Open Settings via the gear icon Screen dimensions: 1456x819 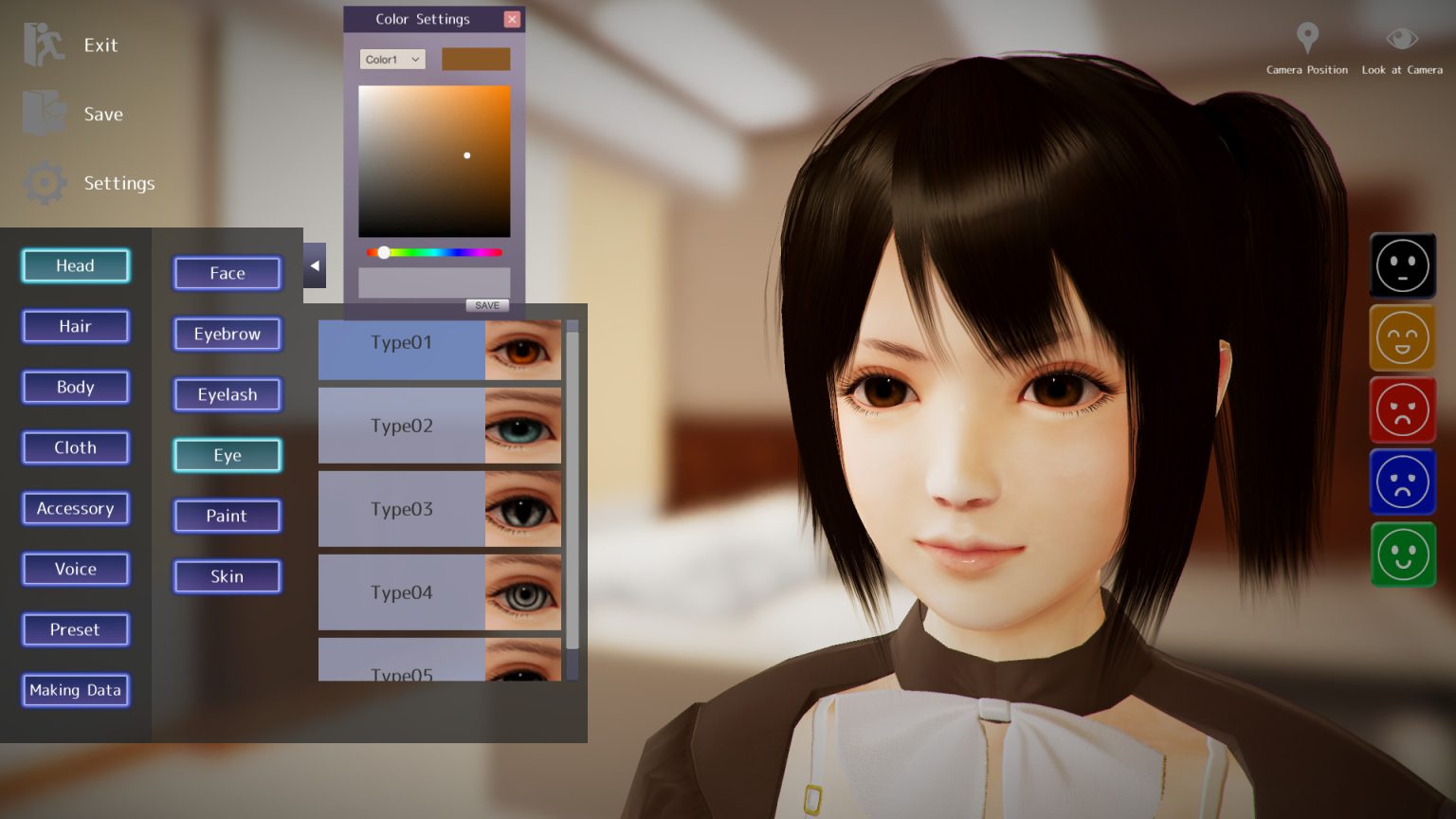(x=43, y=183)
